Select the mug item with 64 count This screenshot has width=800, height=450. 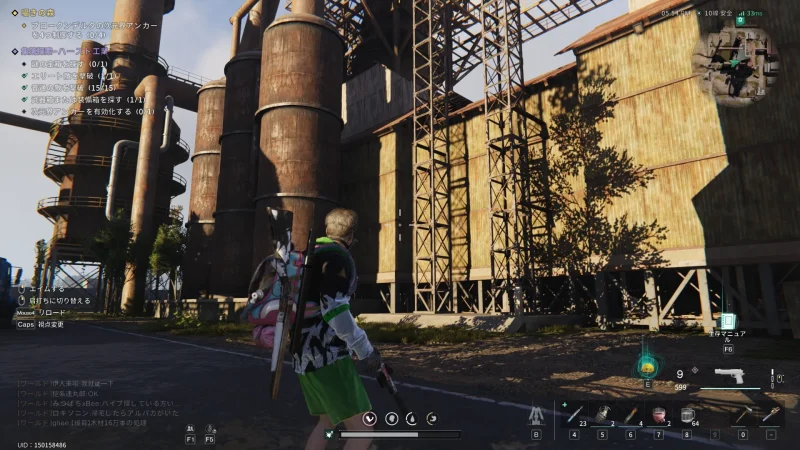[688, 414]
